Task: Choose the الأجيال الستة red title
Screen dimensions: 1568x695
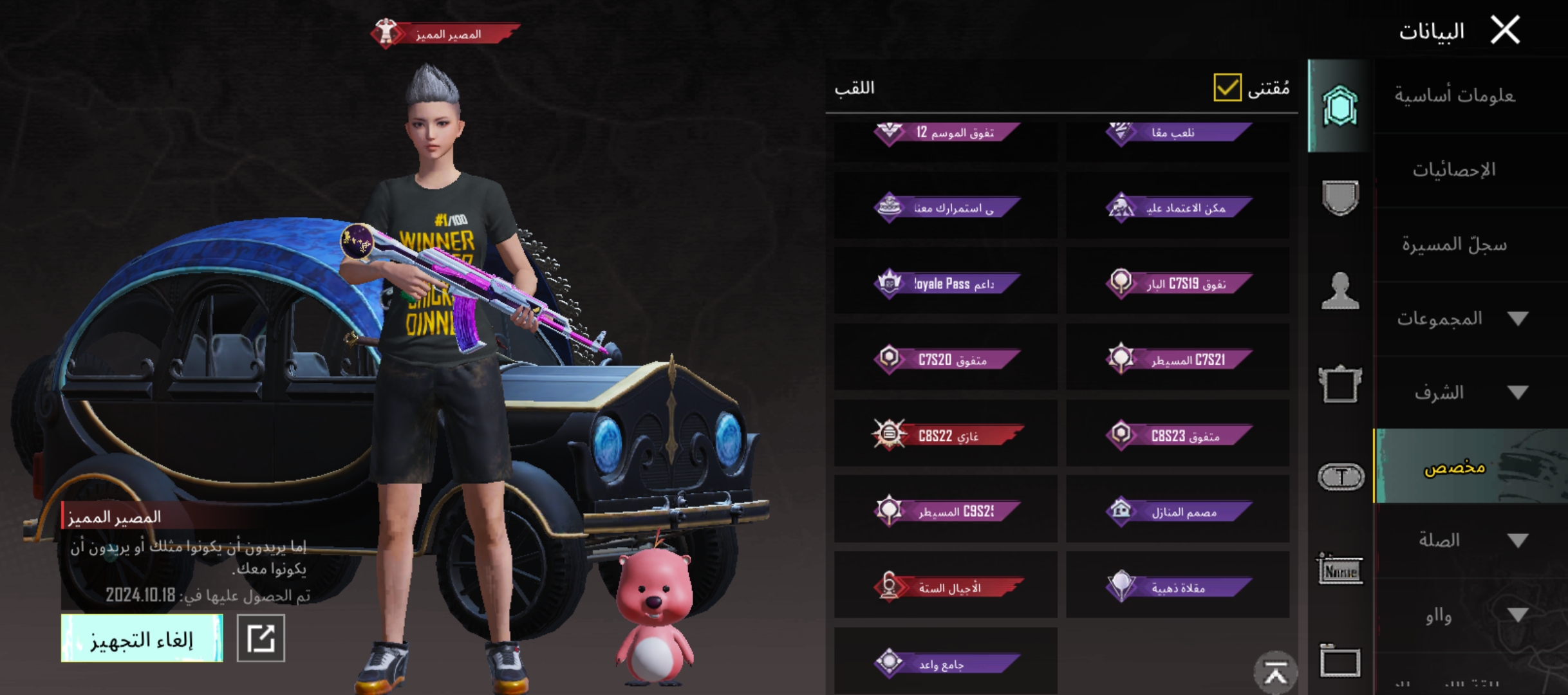Action: [946, 587]
